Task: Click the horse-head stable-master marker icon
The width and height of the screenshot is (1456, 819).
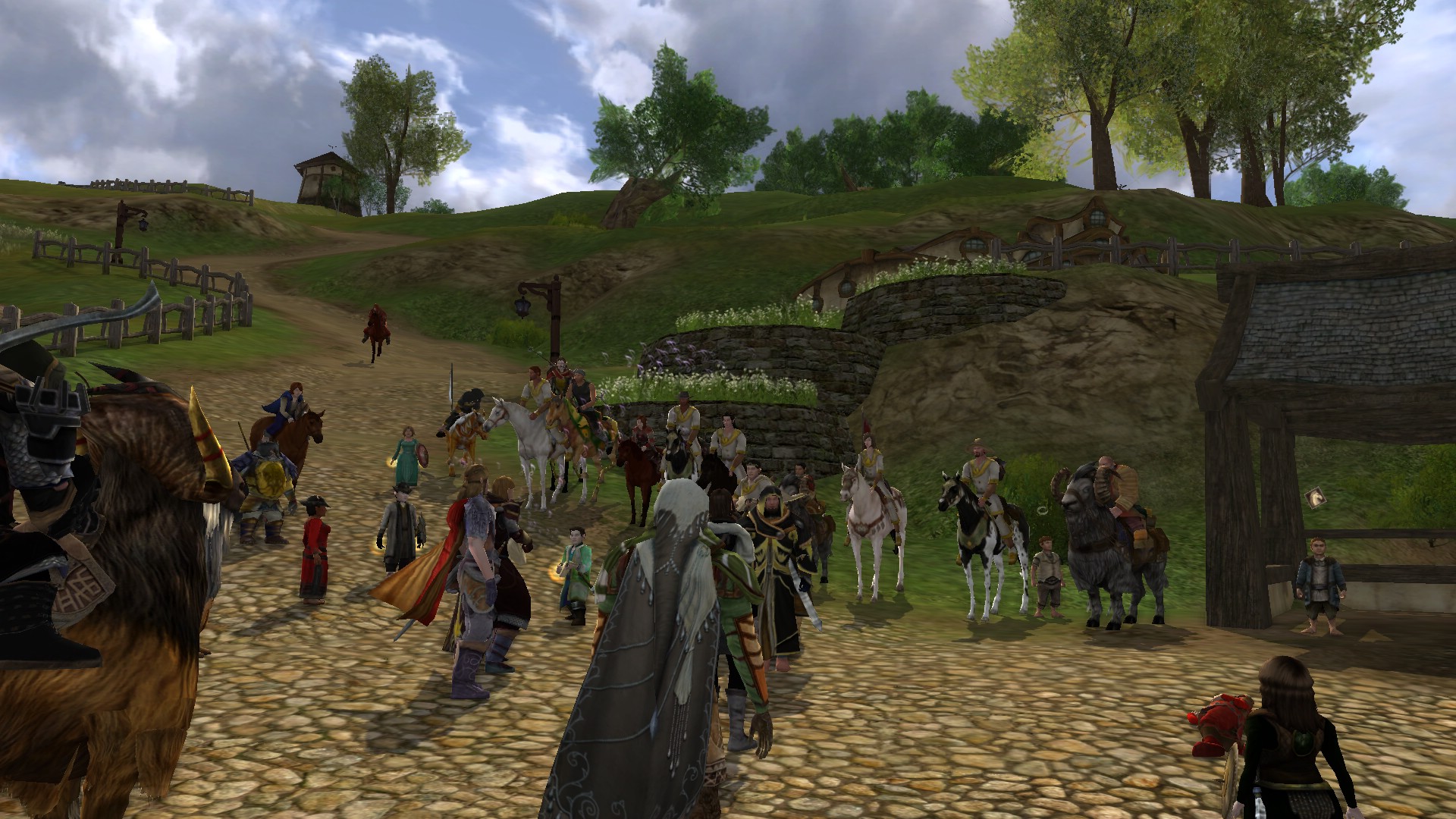Action: [x=1314, y=498]
